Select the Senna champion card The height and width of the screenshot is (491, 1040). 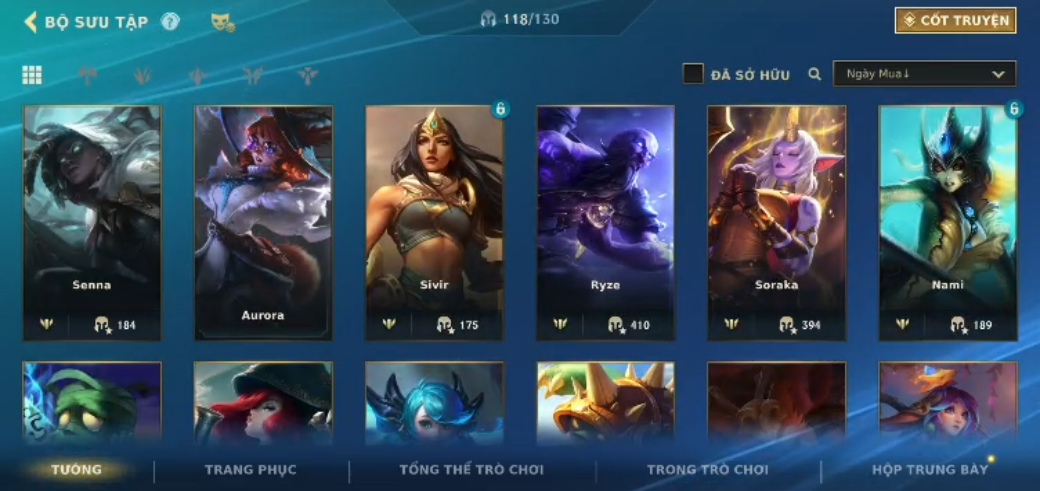point(92,222)
